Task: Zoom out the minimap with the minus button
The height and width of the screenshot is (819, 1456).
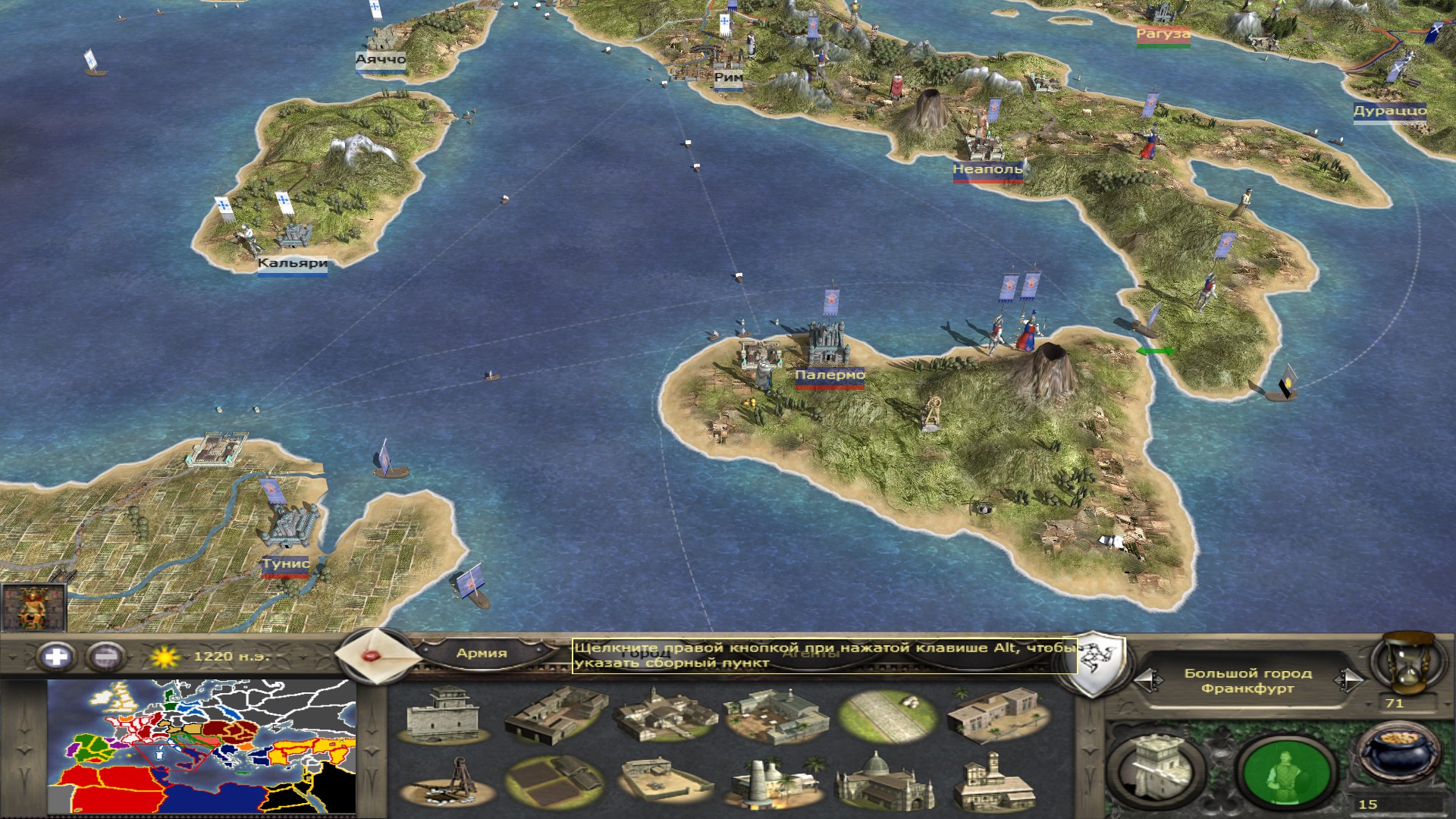Action: (105, 656)
